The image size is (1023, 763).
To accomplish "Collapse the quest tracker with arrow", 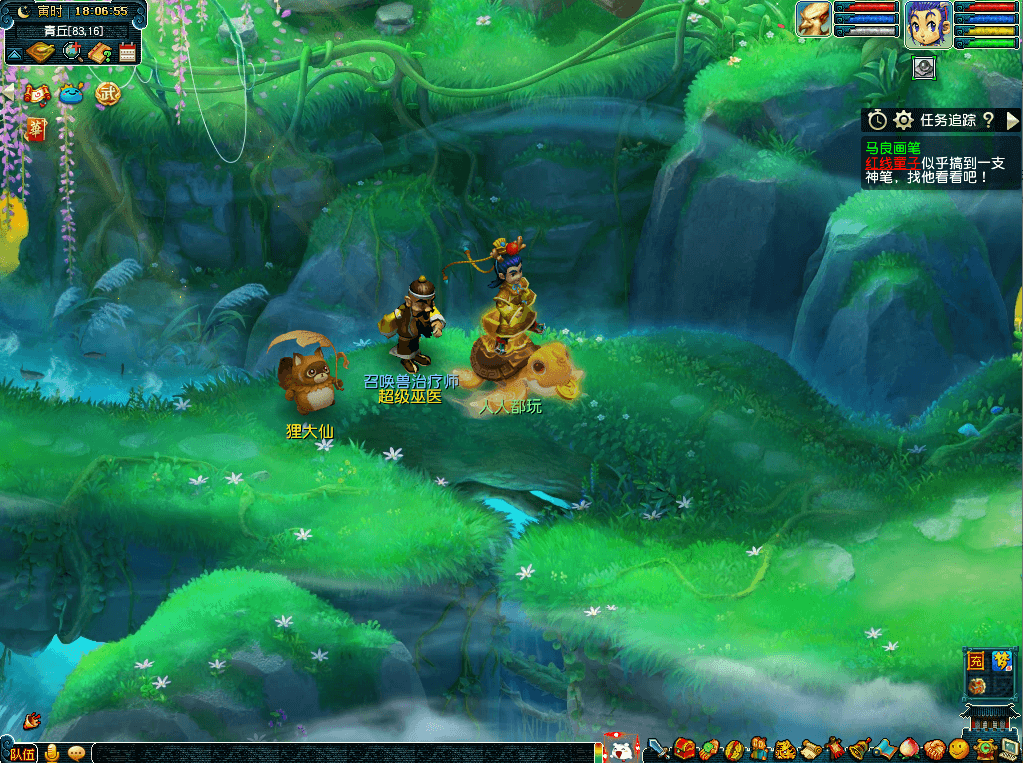I will 1012,120.
